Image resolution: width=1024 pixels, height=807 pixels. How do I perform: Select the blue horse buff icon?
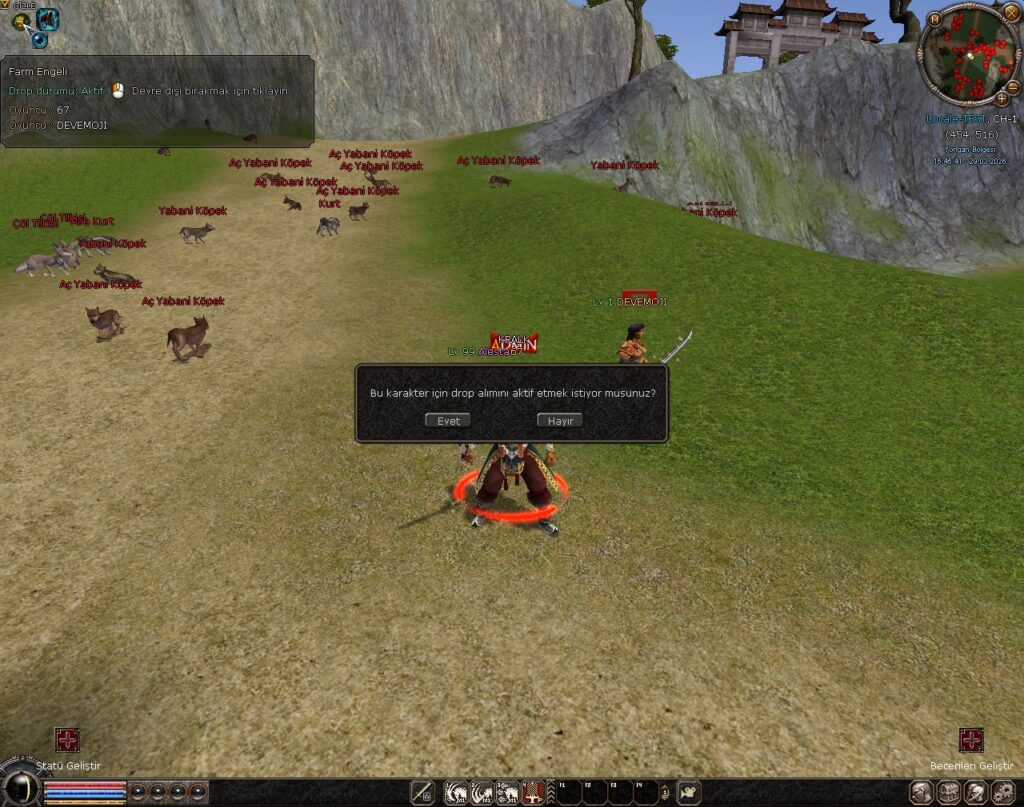tap(47, 19)
